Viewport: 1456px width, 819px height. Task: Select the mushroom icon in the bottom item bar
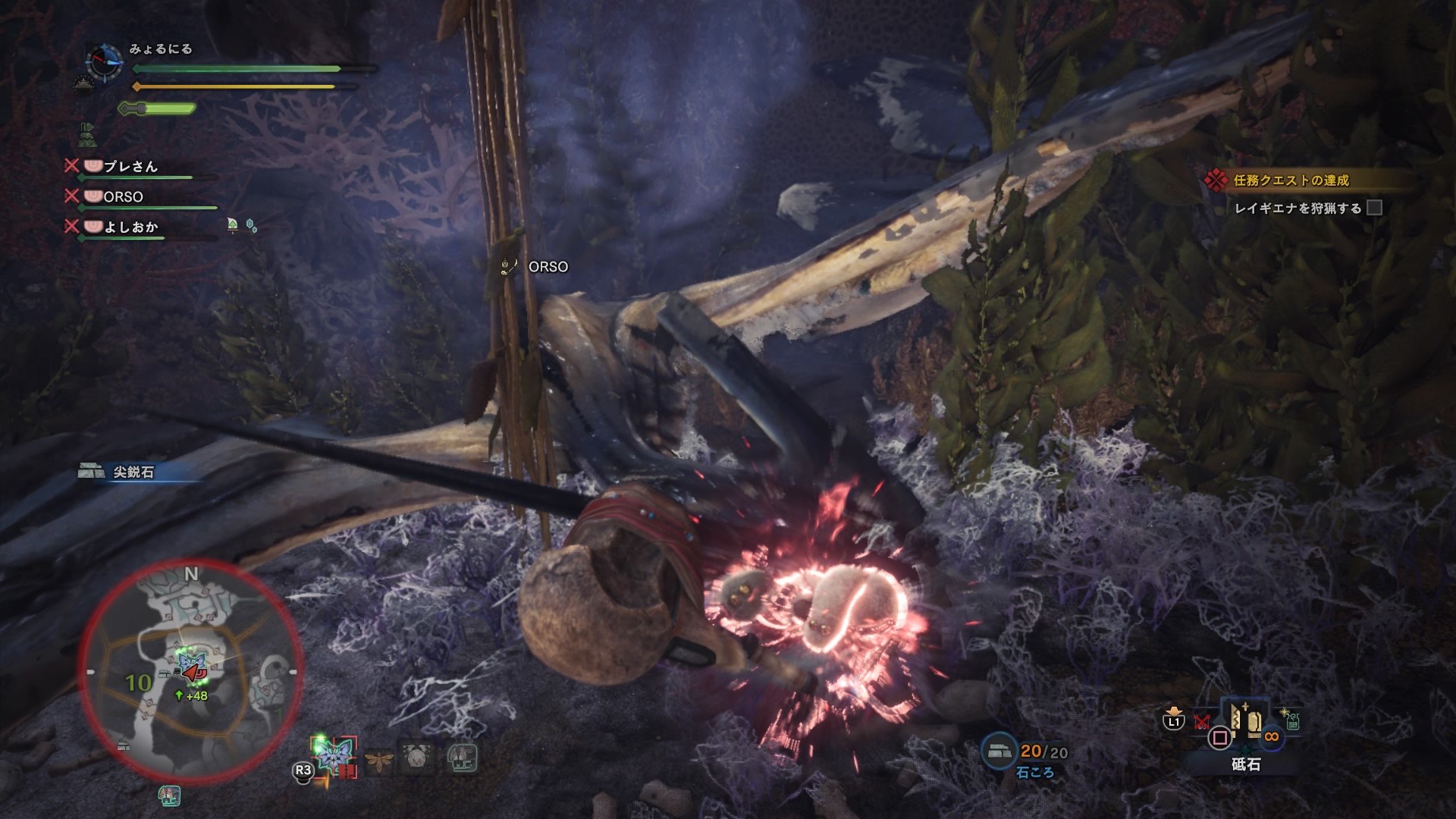pyautogui.click(x=462, y=758)
